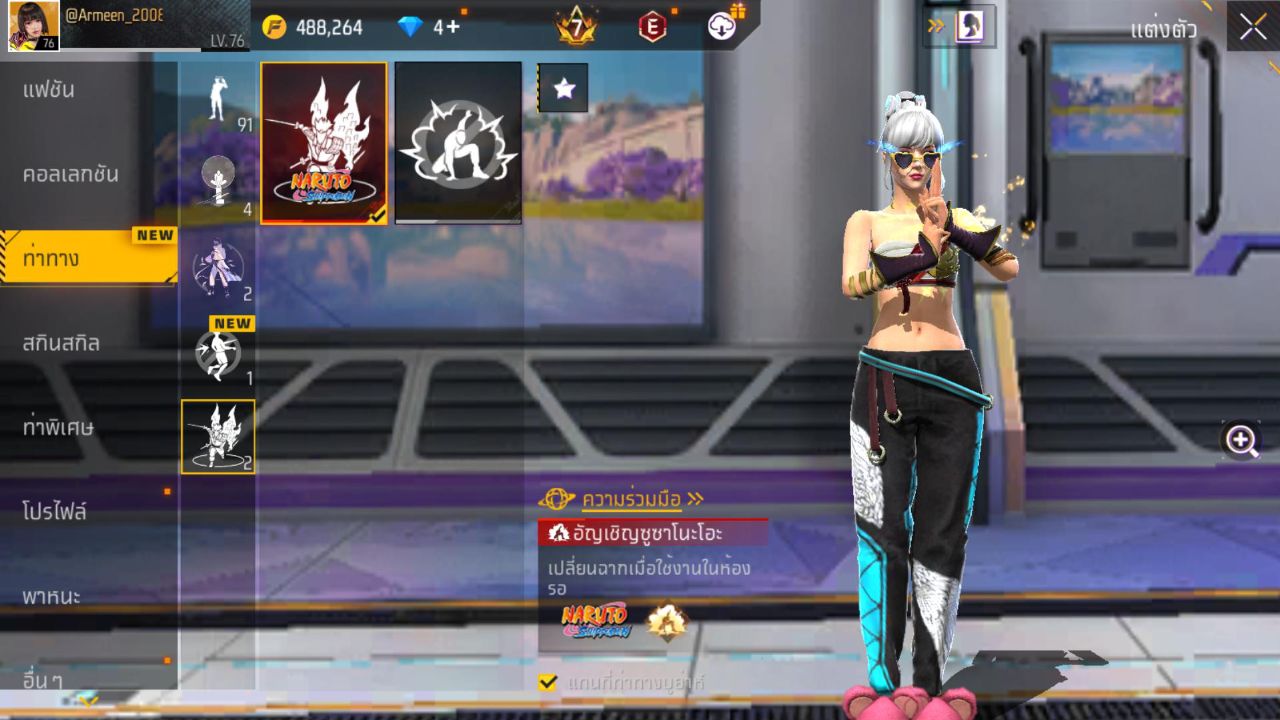Uncheck the แทนที่ท่าทางบูยาศ์ checkbox
Viewport: 1280px width, 720px height.
point(546,681)
